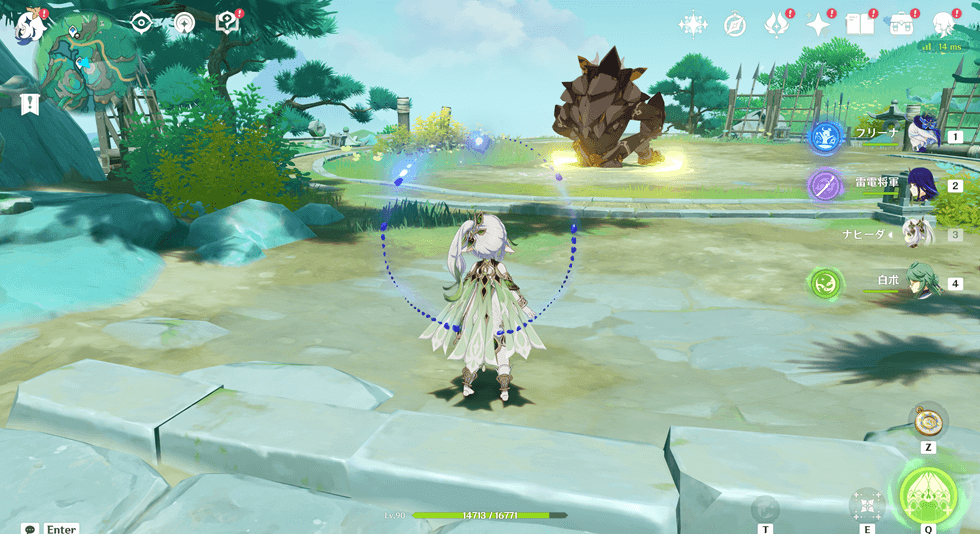Open the quest banner exclamation icon
Screen dimensions: 980x534
coord(30,103)
